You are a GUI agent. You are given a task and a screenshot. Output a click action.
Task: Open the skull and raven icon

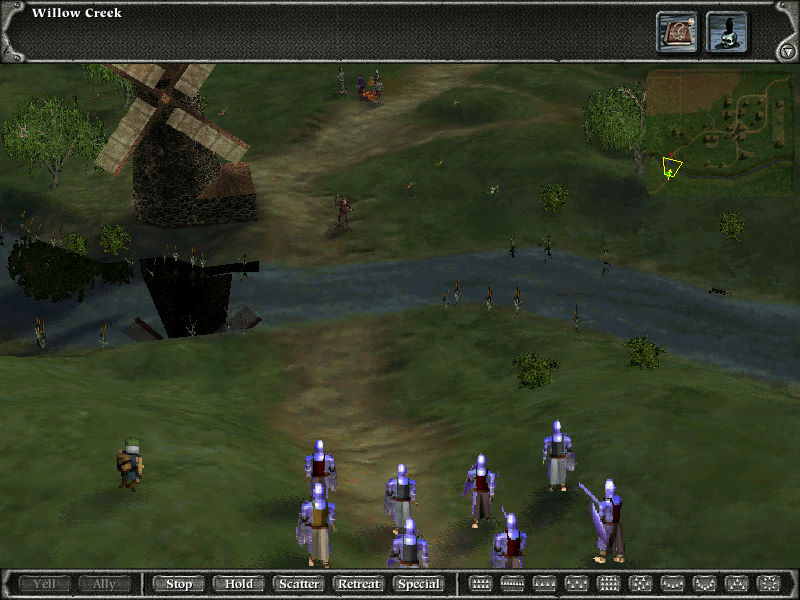727,32
